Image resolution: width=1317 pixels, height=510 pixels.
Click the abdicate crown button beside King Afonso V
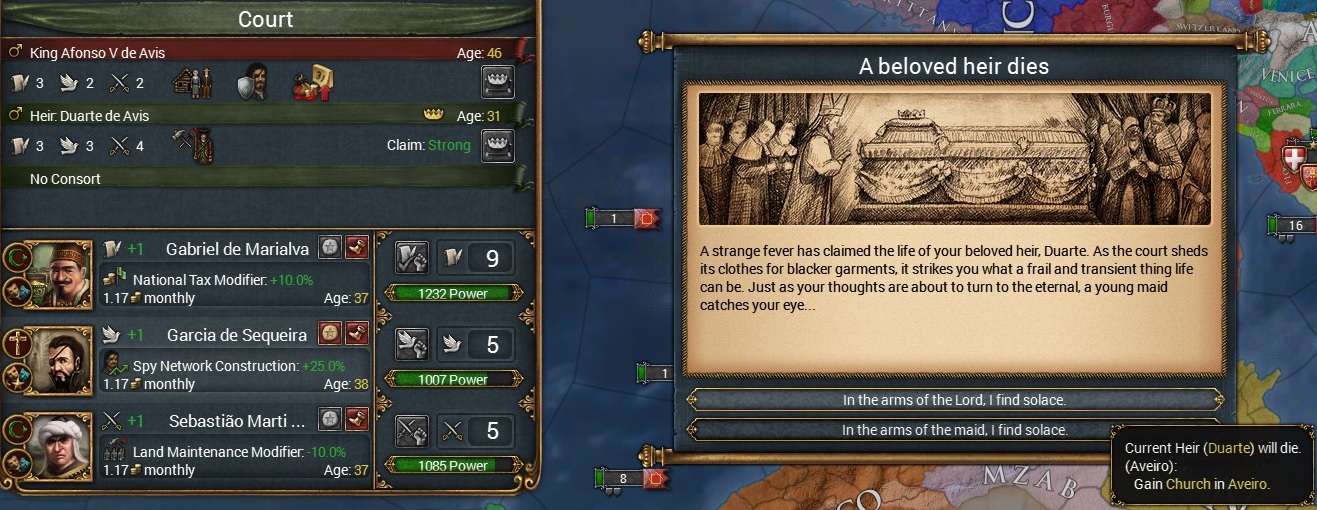tap(497, 82)
